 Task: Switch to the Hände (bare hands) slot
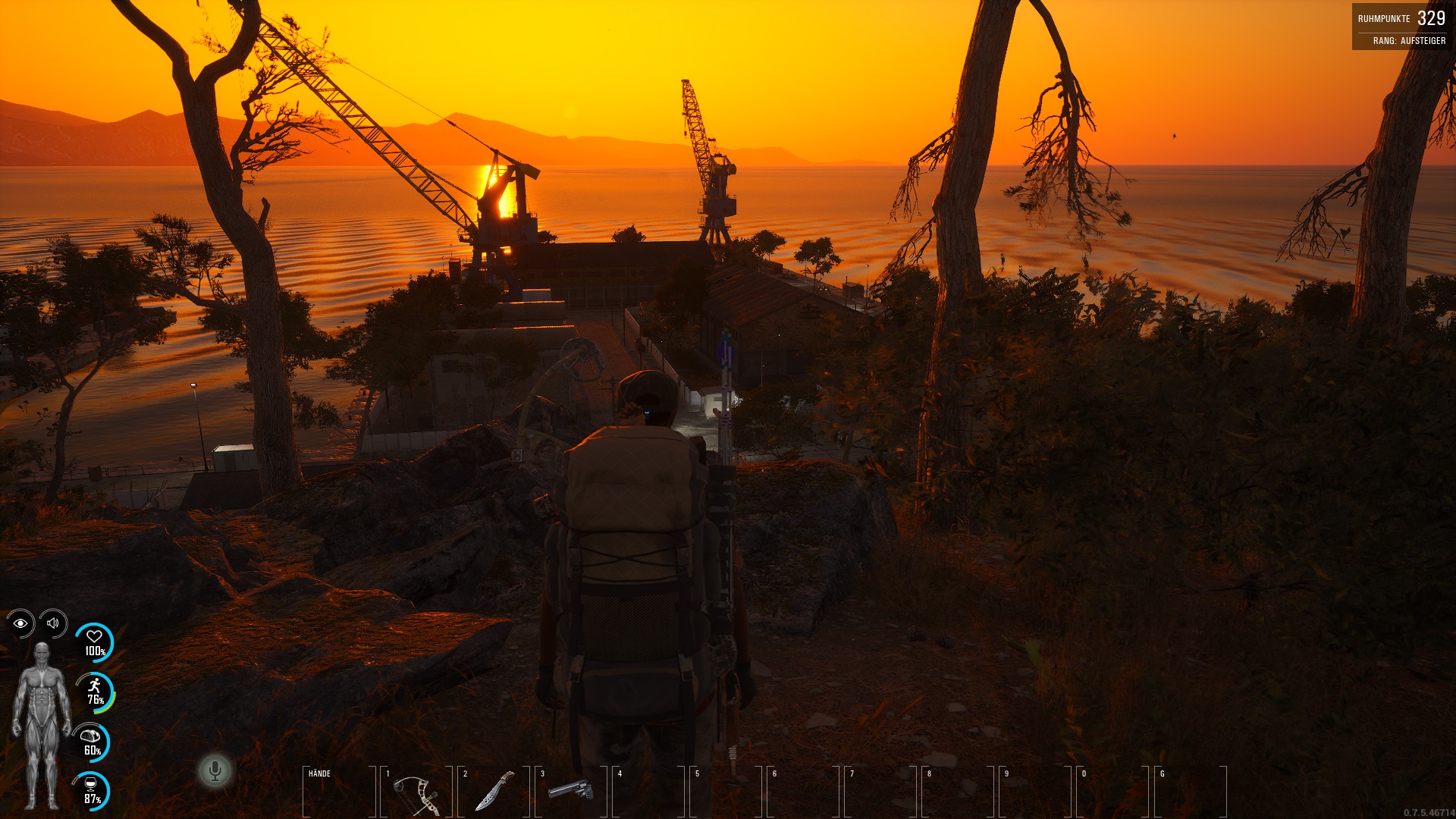point(339,791)
